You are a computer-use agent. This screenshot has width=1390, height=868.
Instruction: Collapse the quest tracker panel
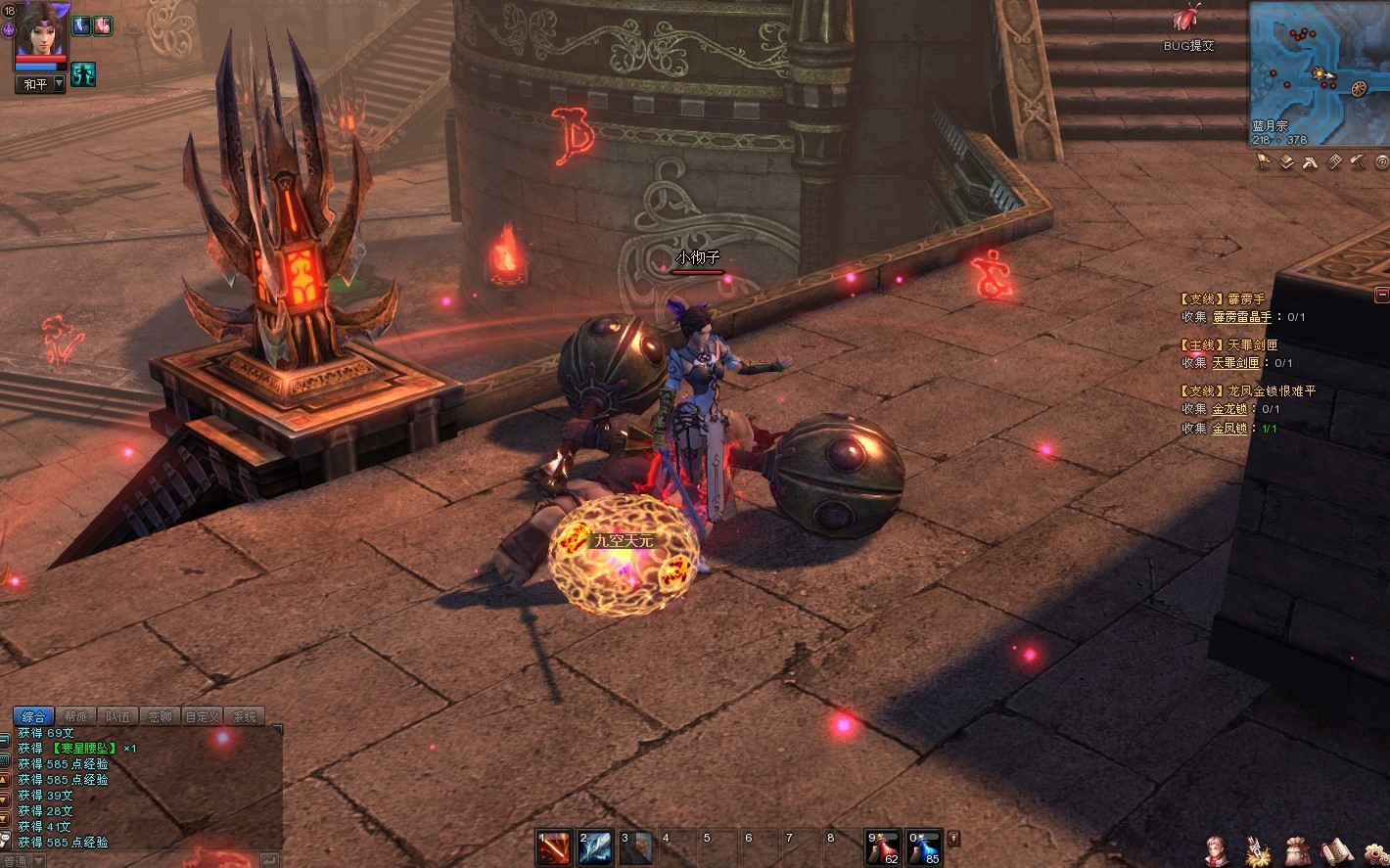pyautogui.click(x=1381, y=295)
